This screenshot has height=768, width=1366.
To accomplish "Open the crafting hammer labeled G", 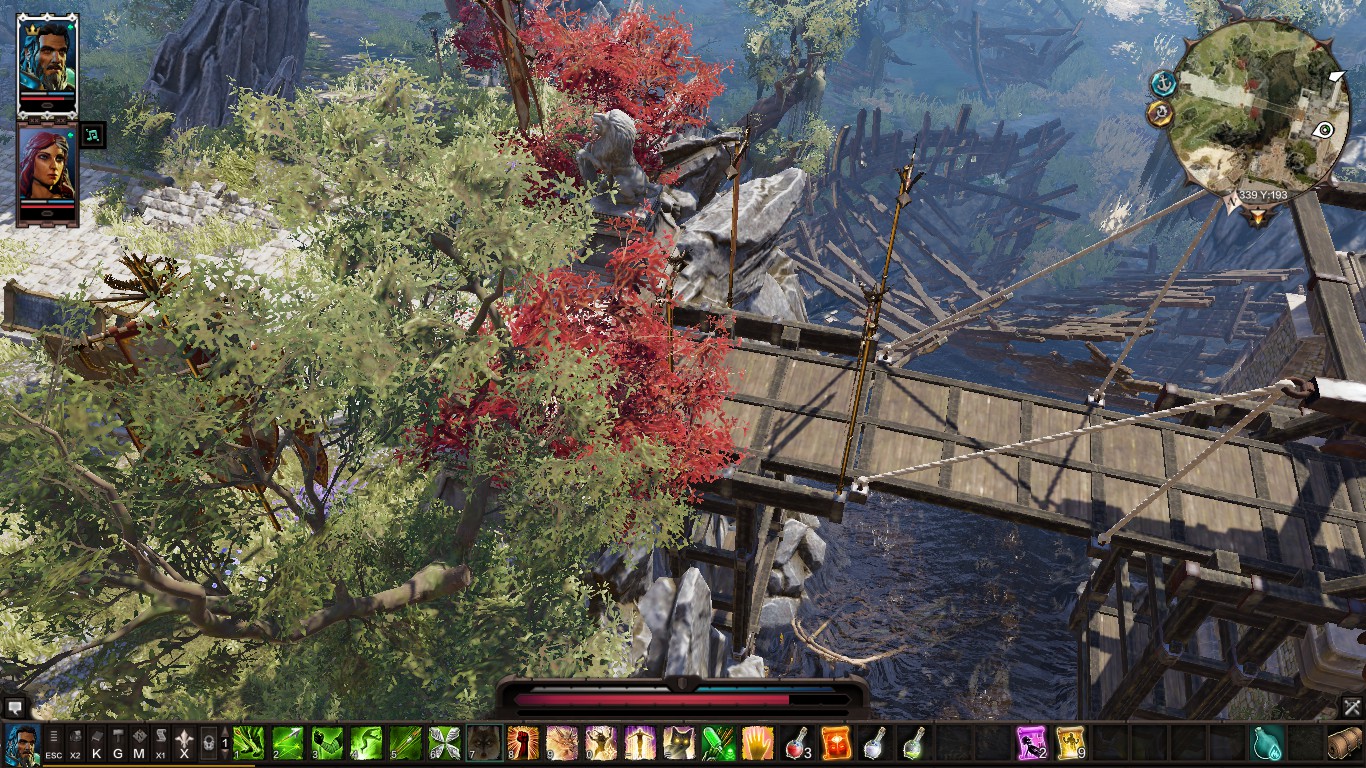I will 118,744.
